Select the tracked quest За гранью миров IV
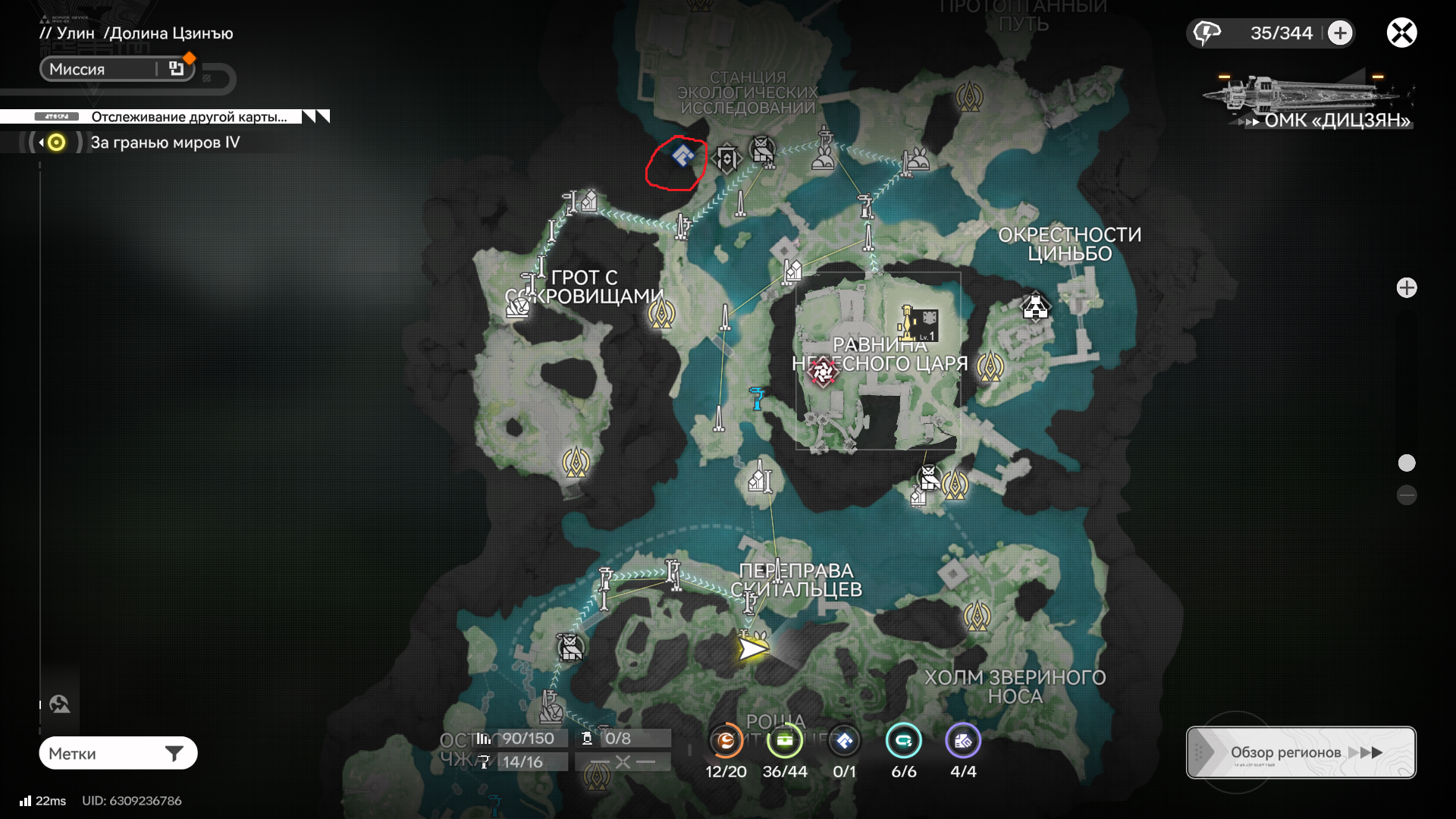1456x819 pixels. [165, 143]
